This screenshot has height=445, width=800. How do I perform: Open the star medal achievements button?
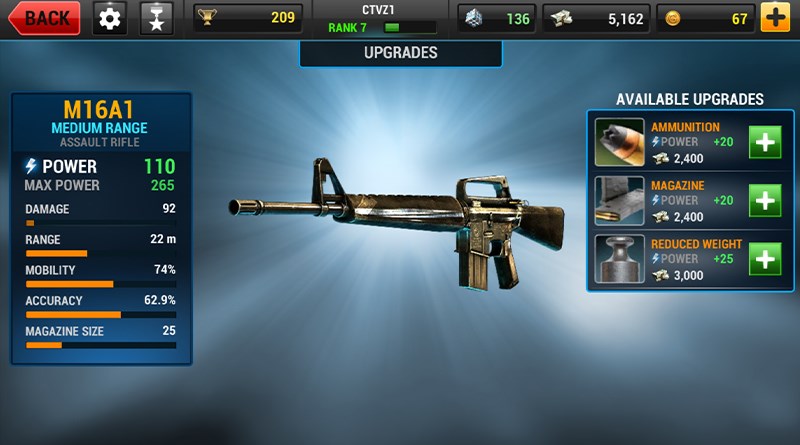155,17
